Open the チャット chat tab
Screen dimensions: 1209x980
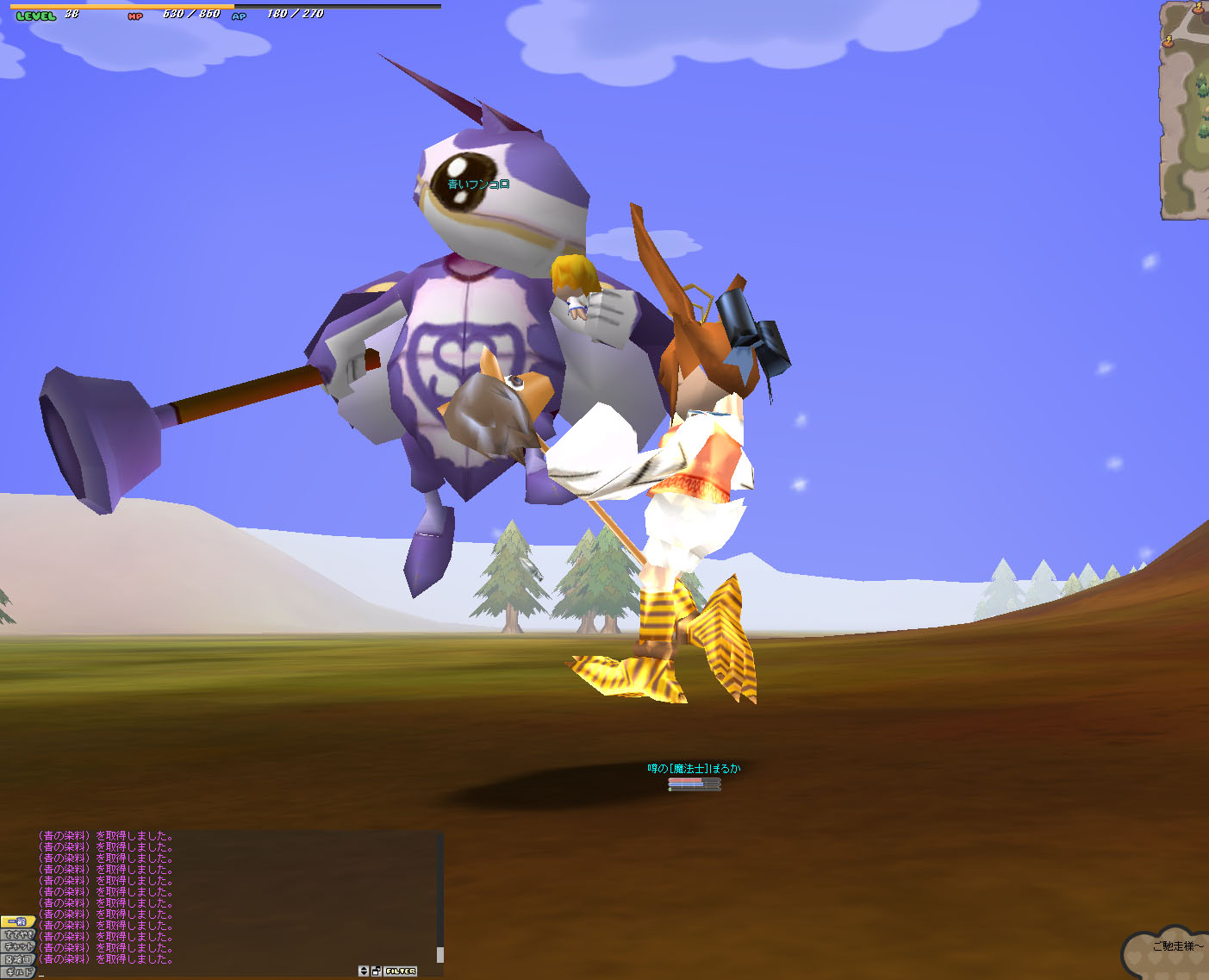[17, 946]
